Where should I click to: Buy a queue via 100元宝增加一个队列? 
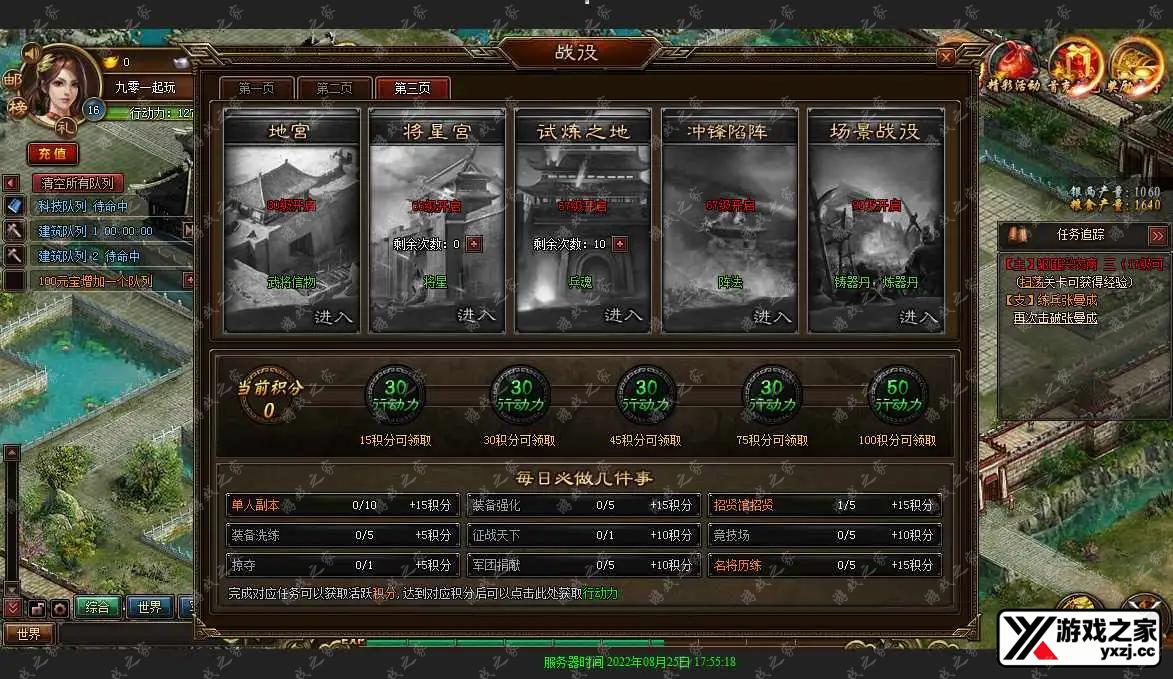click(x=95, y=281)
